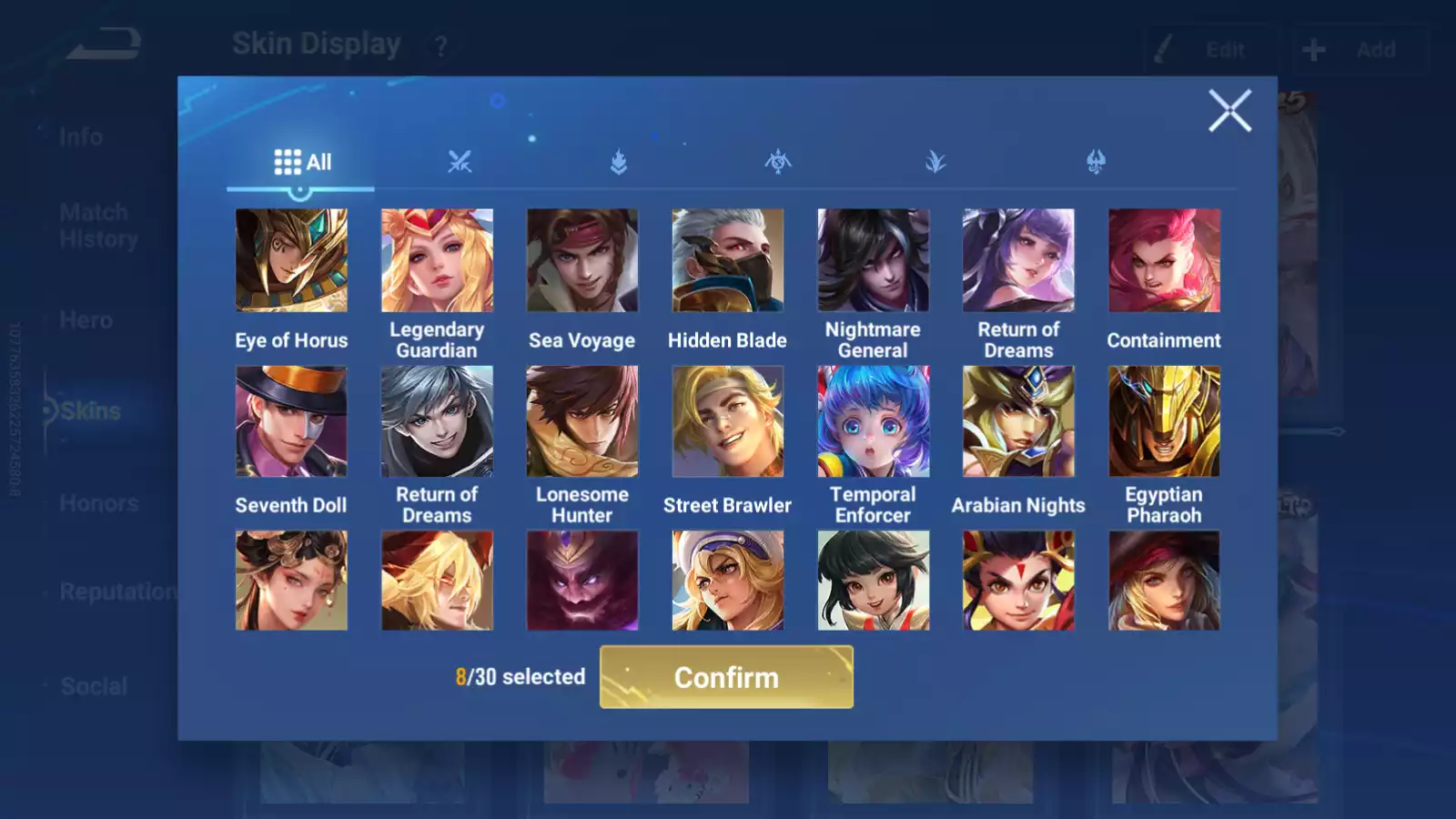The width and height of the screenshot is (1456, 819).
Task: Select the Arabian Nights skin thumbnail
Action: (x=1018, y=420)
